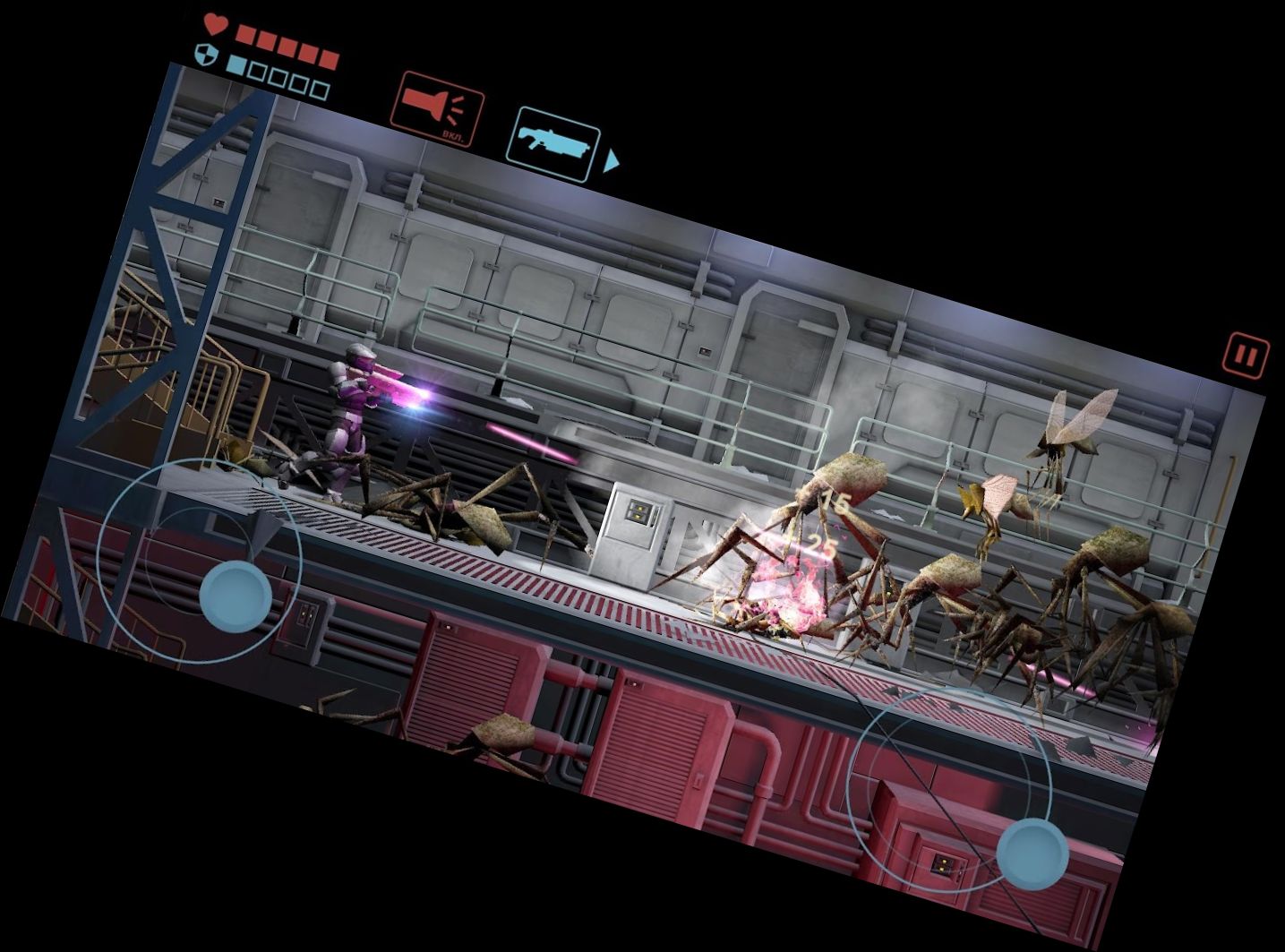
Task: Switch to next weapon with arrow
Action: click(x=611, y=162)
